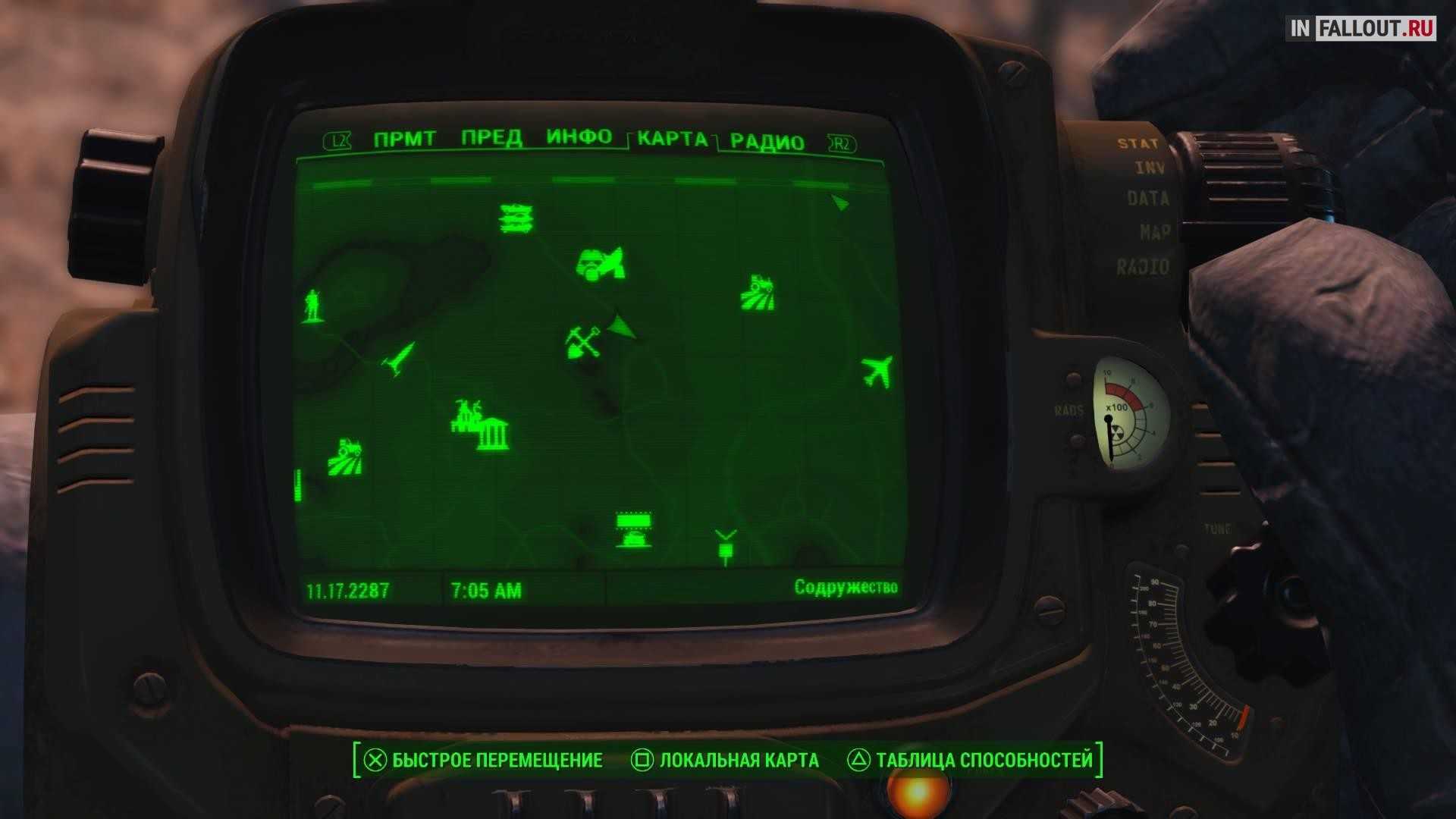Select the soldier statue map marker
Screen dimensions: 1456x819
coord(312,305)
